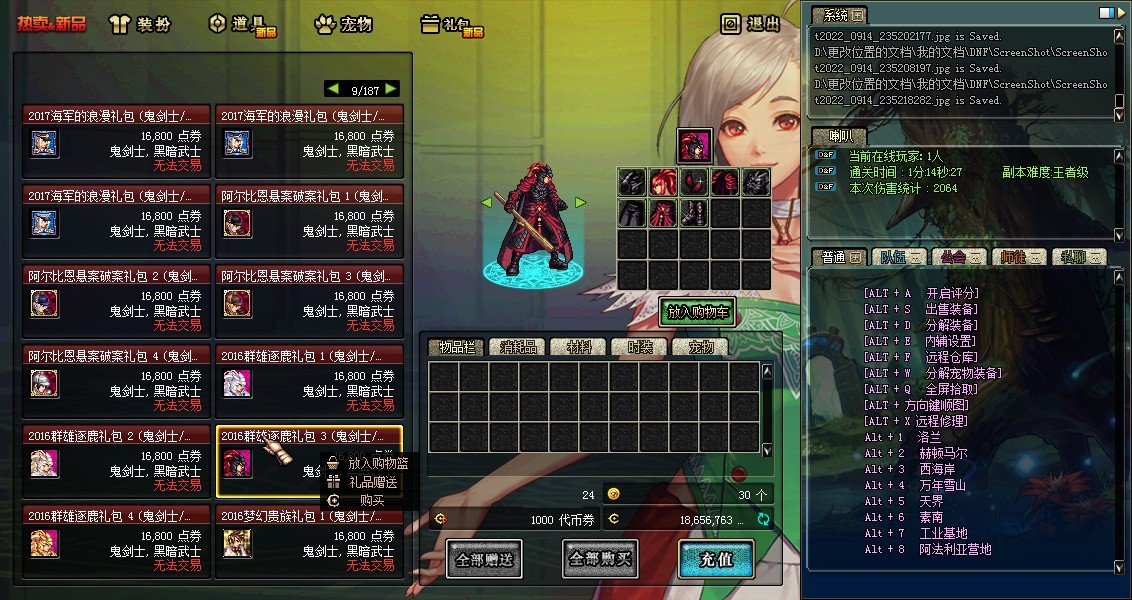Refresh the currency balance with the cycle icon

[764, 519]
